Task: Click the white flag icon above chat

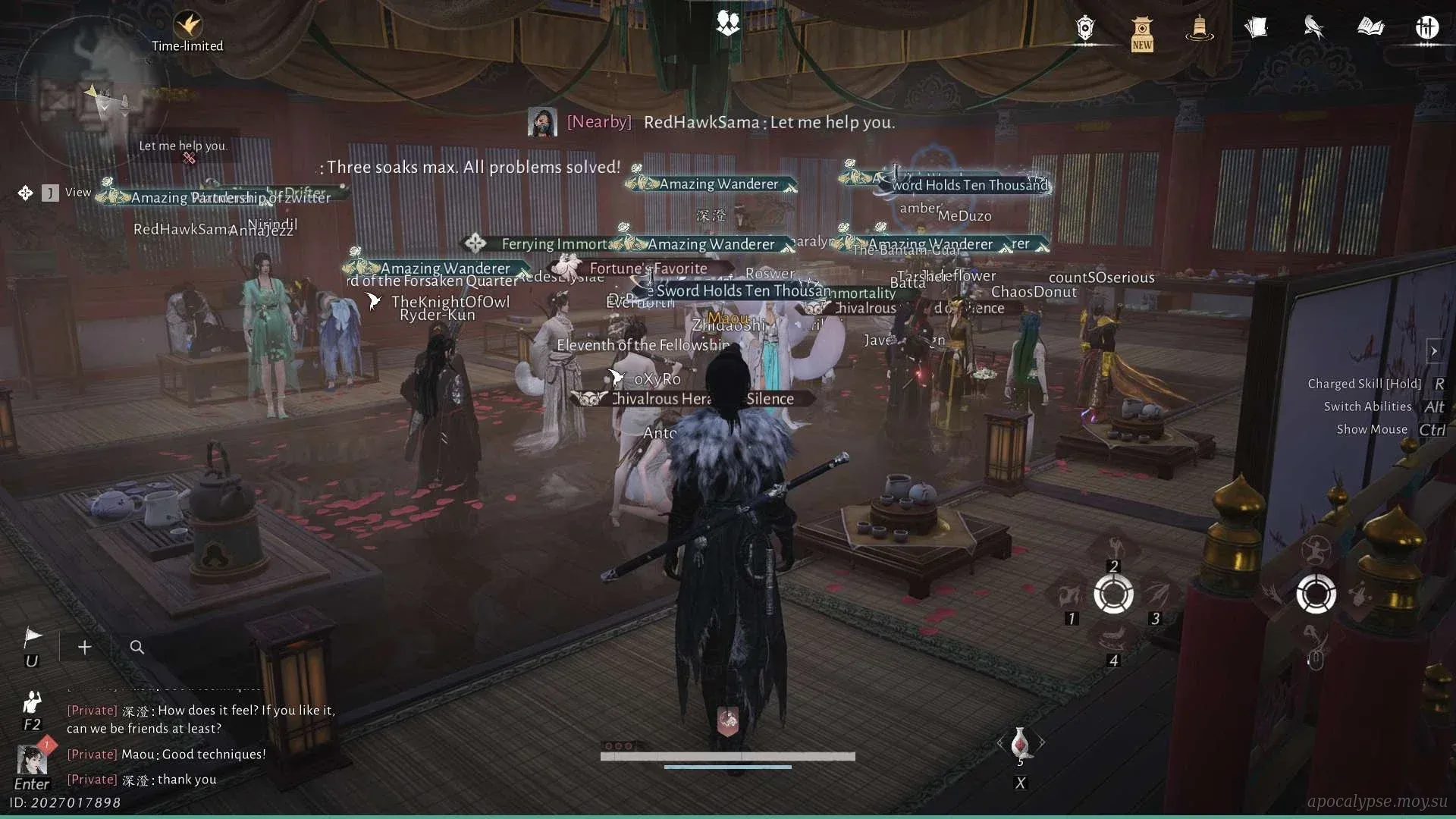Action: pyautogui.click(x=33, y=638)
